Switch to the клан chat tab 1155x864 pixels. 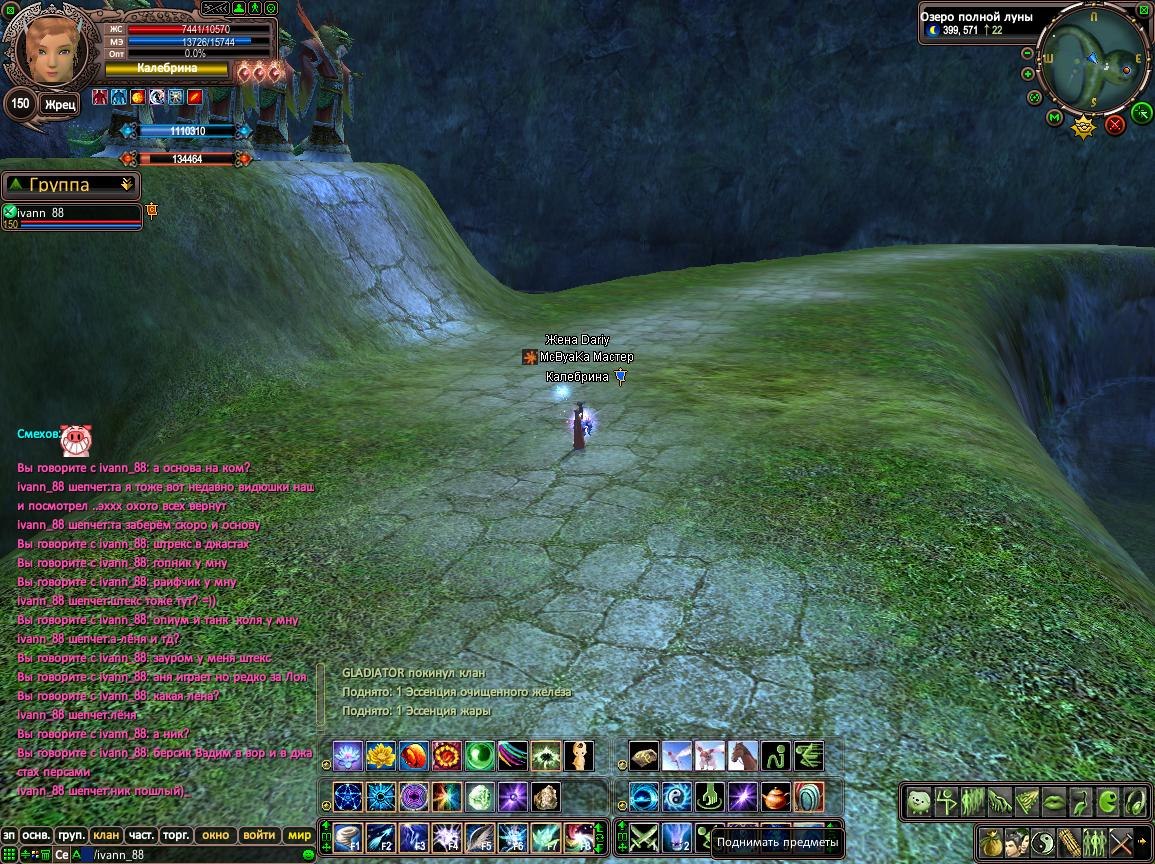[105, 835]
